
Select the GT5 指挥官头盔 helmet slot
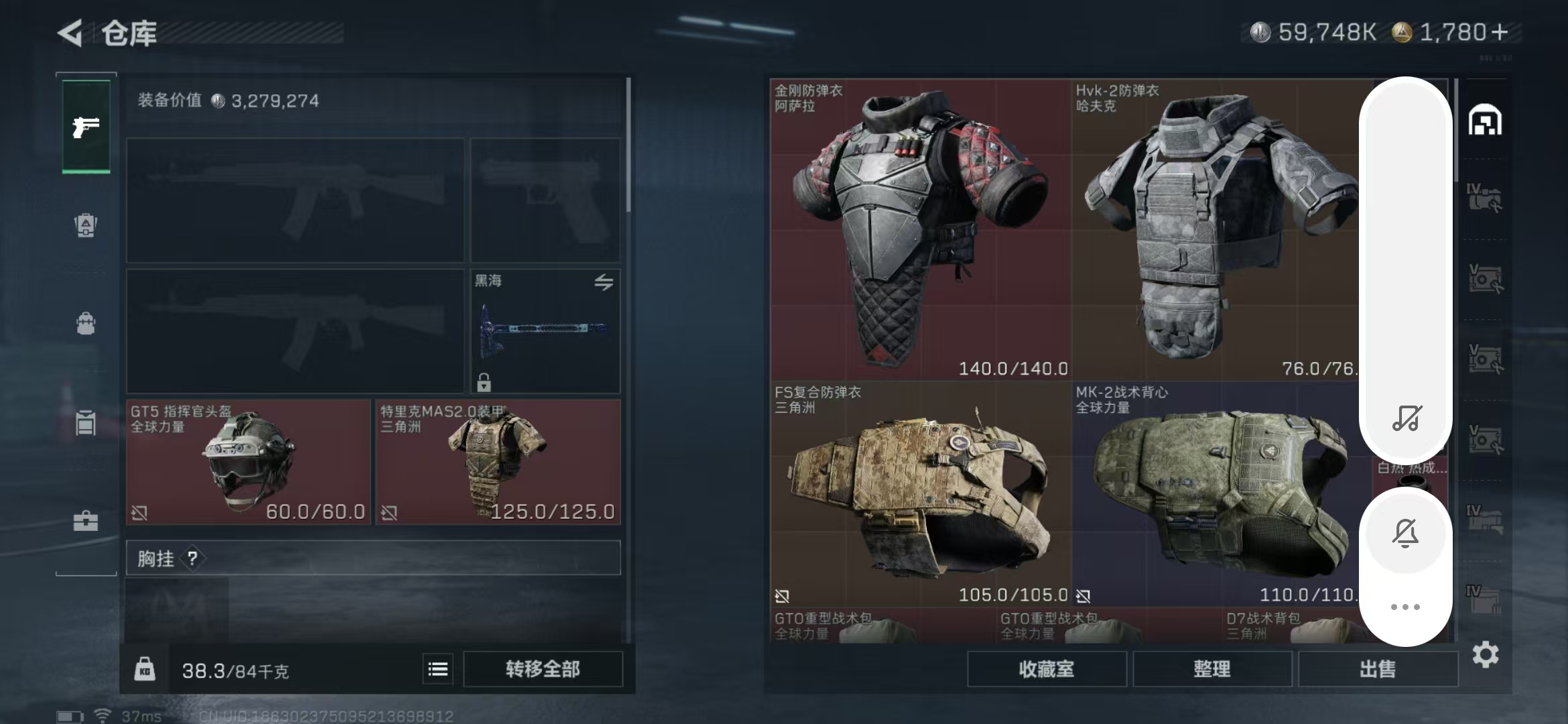point(248,462)
